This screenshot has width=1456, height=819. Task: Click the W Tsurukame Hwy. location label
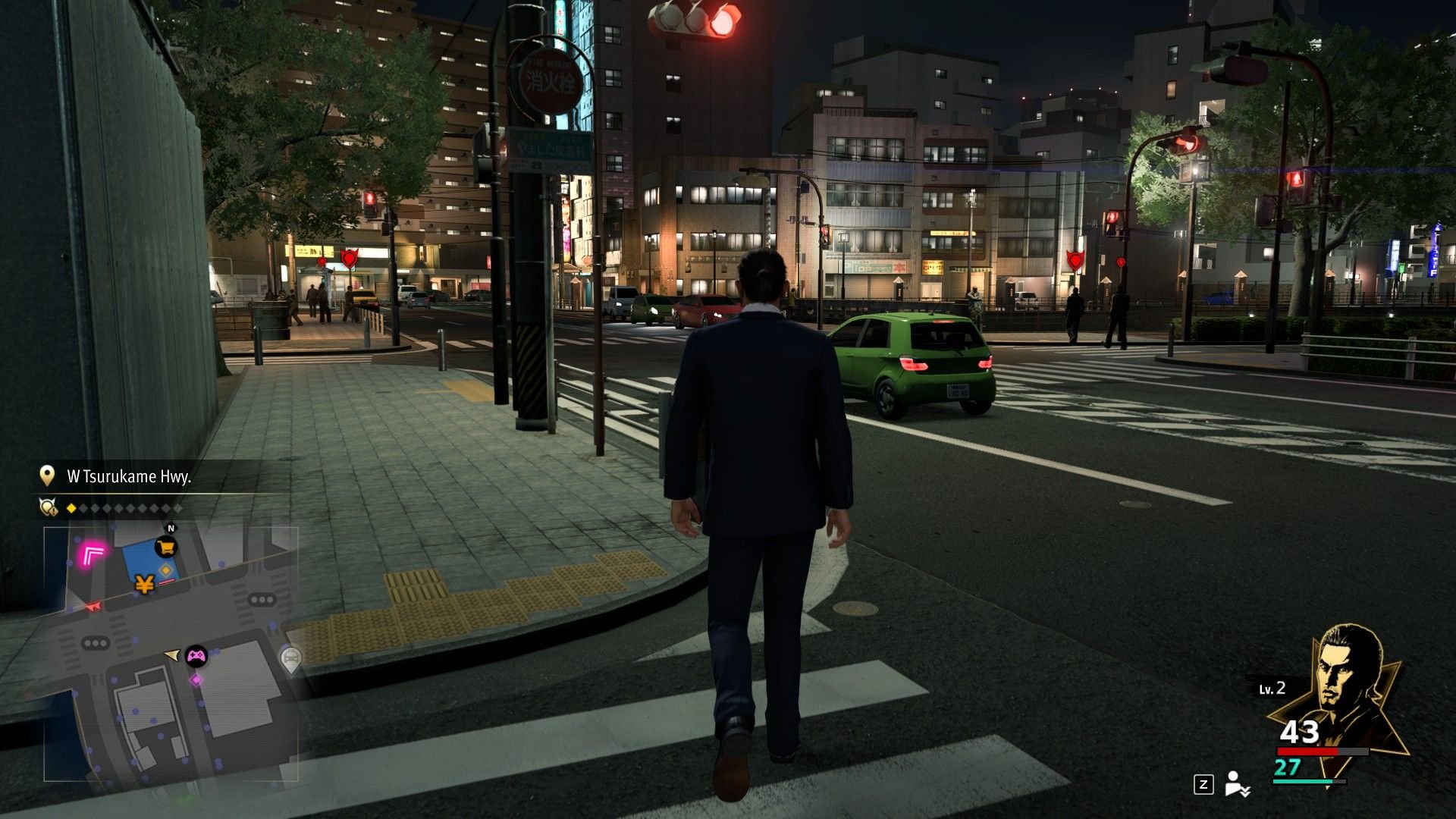tap(130, 477)
